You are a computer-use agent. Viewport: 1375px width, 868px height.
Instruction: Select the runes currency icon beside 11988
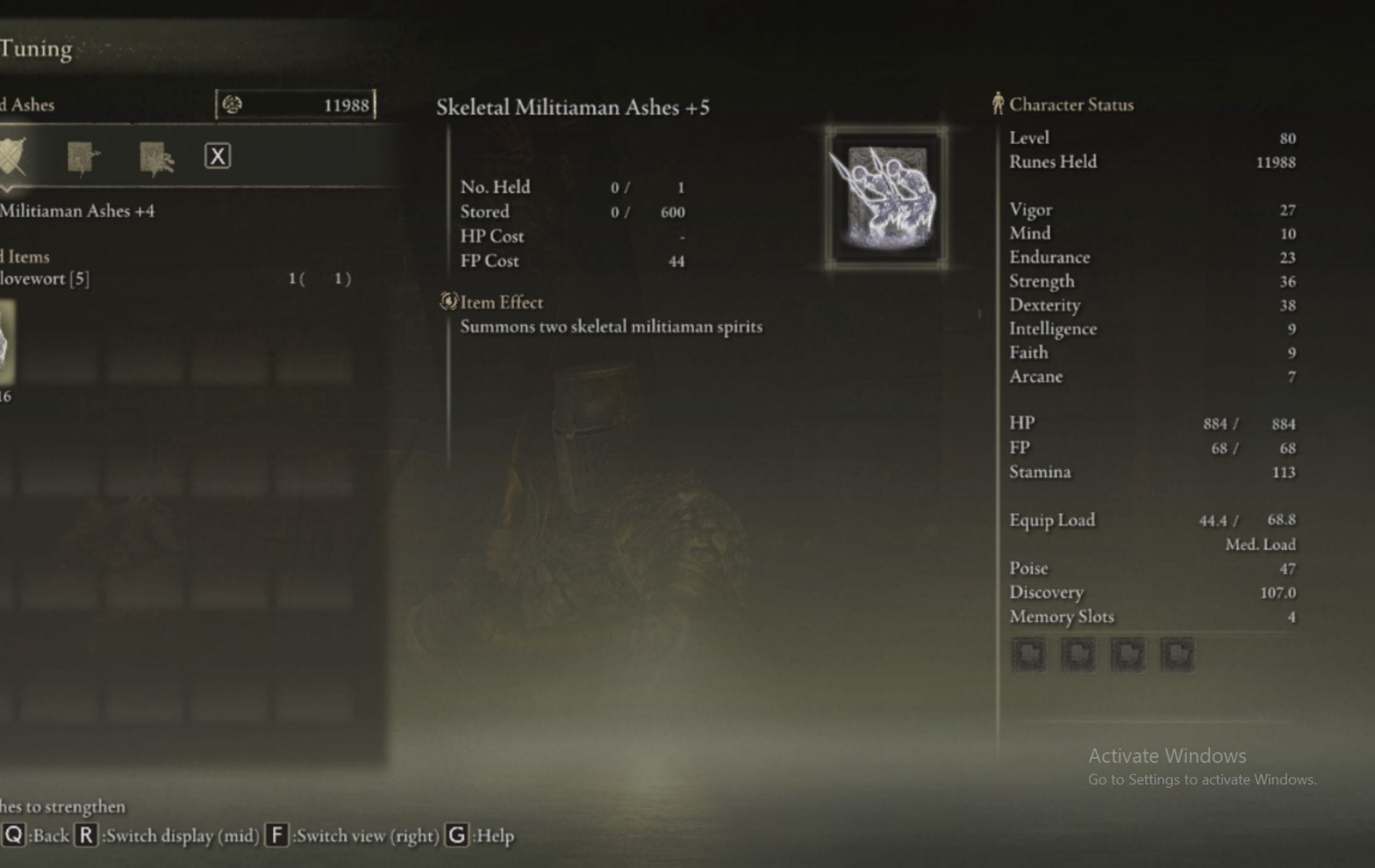click(234, 104)
